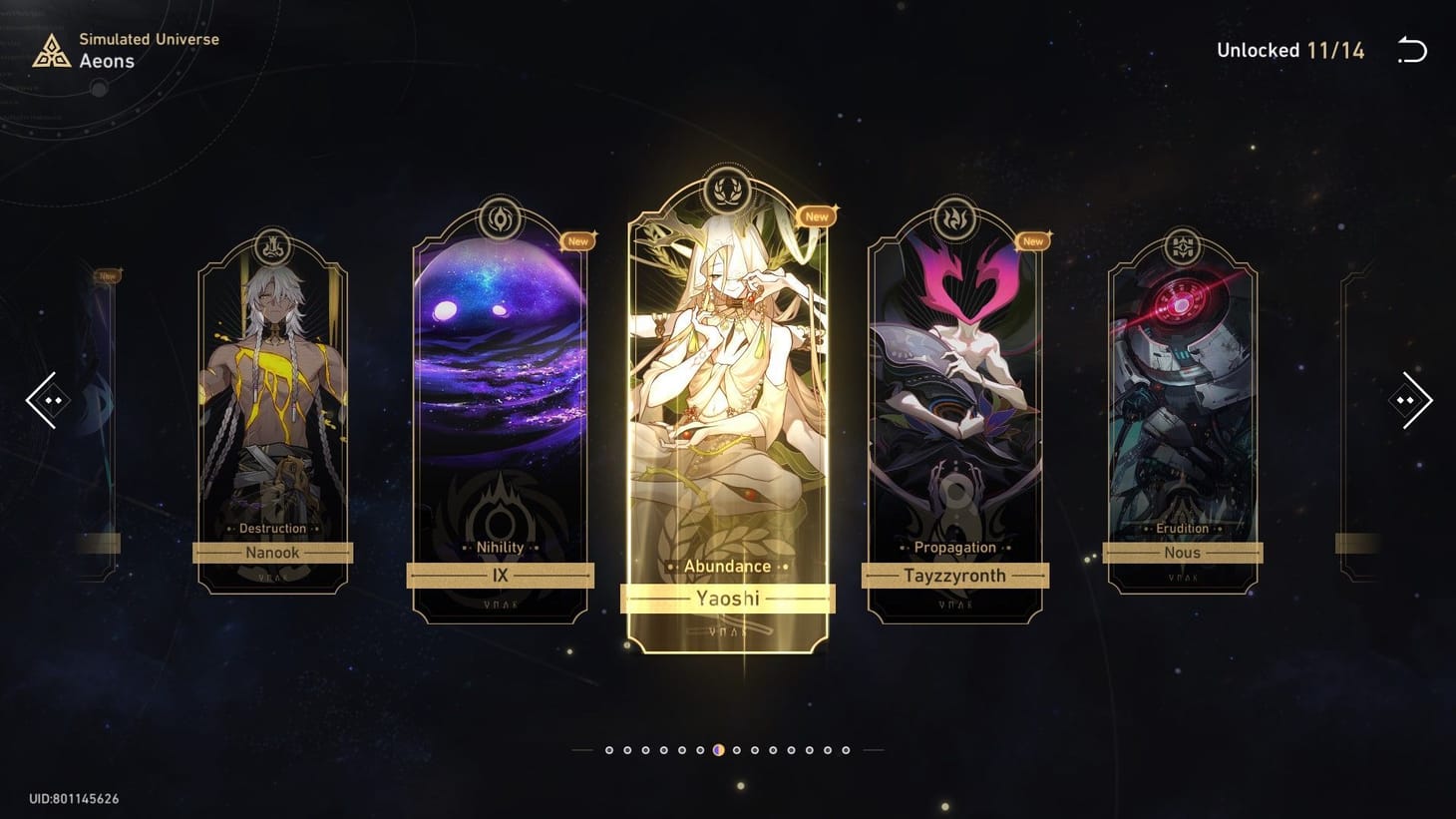Click the left arrow to view previous Aeons
Image resolution: width=1456 pixels, height=819 pixels.
(x=46, y=400)
